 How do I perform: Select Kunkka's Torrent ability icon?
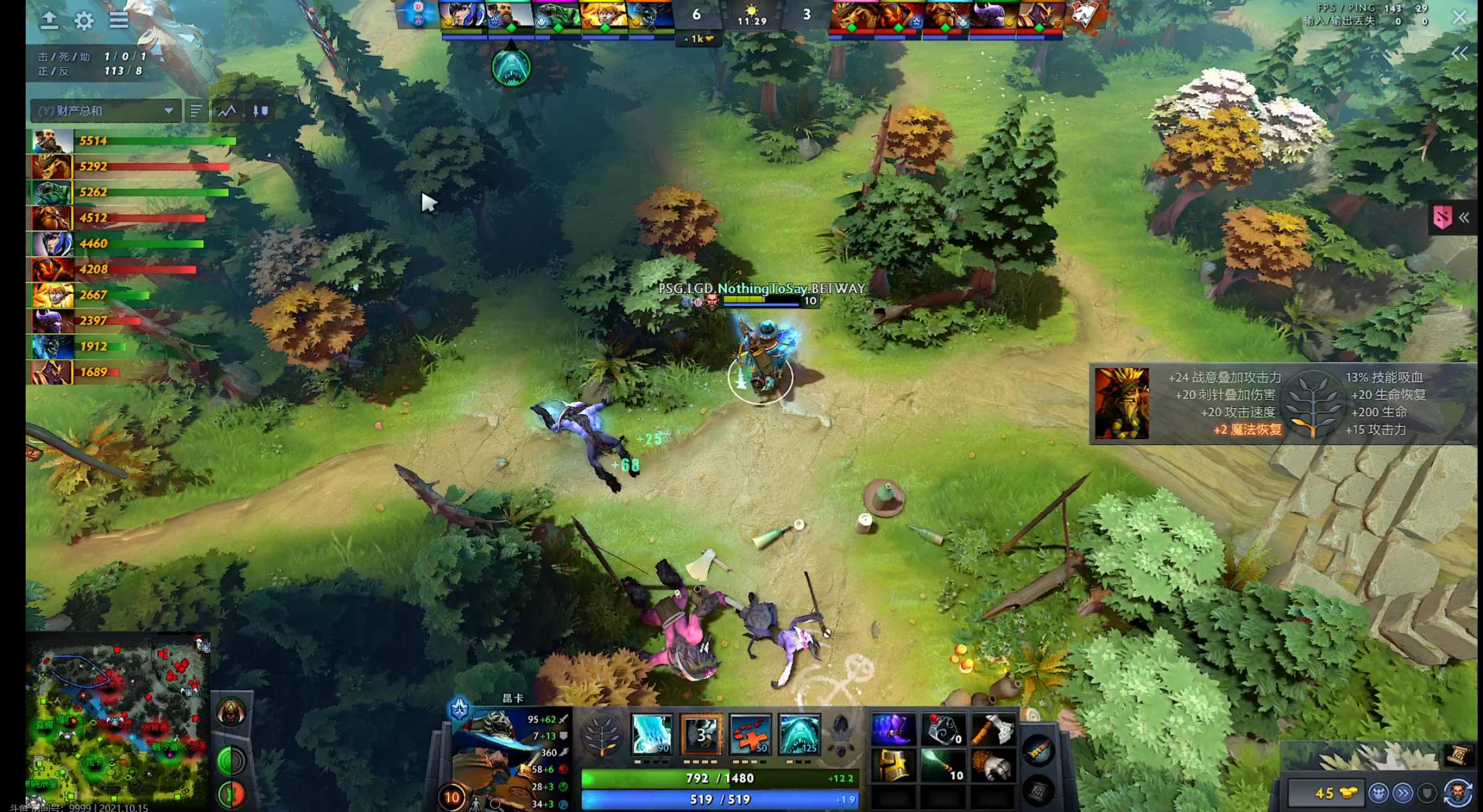tap(652, 735)
